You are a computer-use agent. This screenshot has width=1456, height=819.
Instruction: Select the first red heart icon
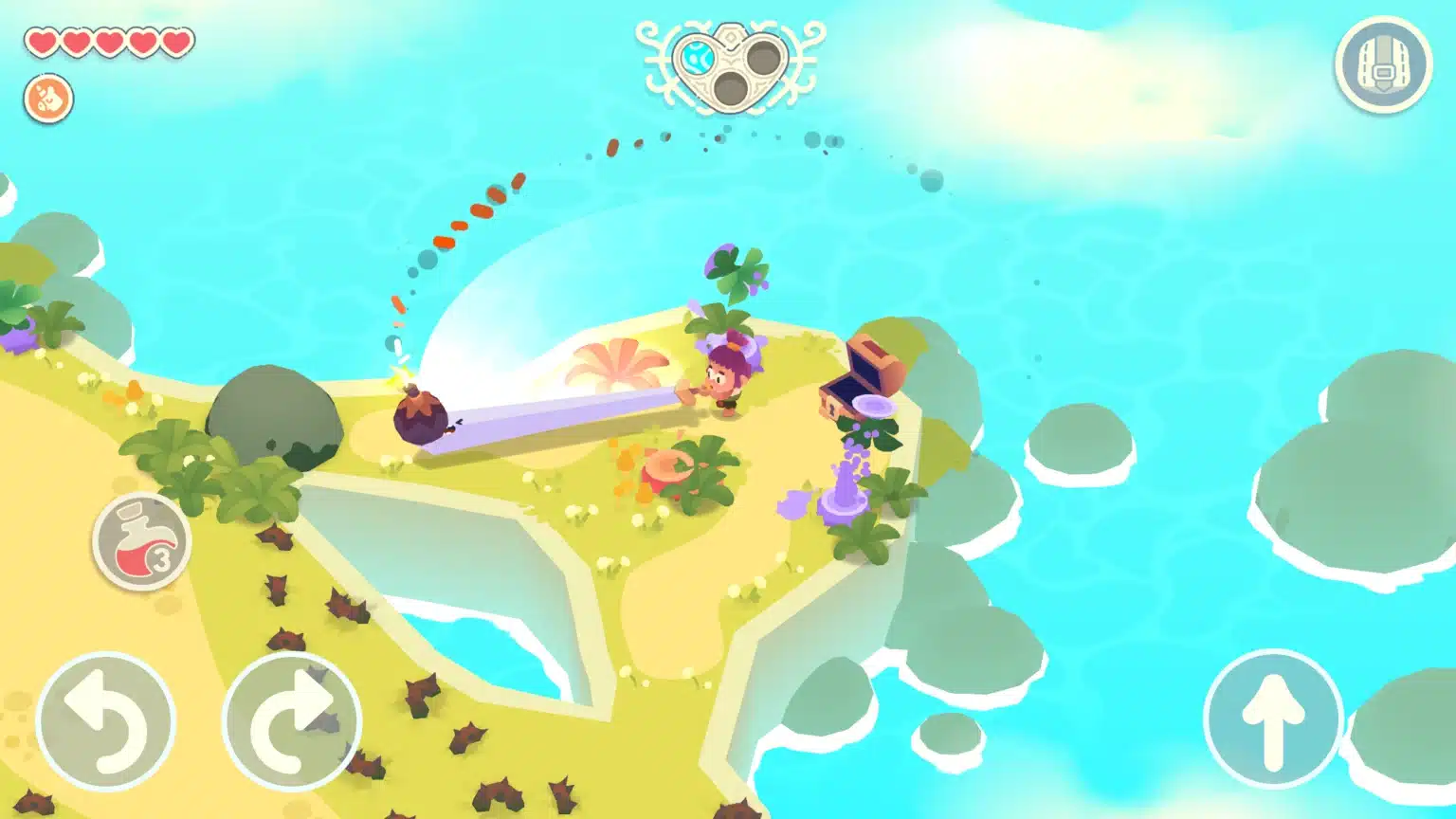43,42
